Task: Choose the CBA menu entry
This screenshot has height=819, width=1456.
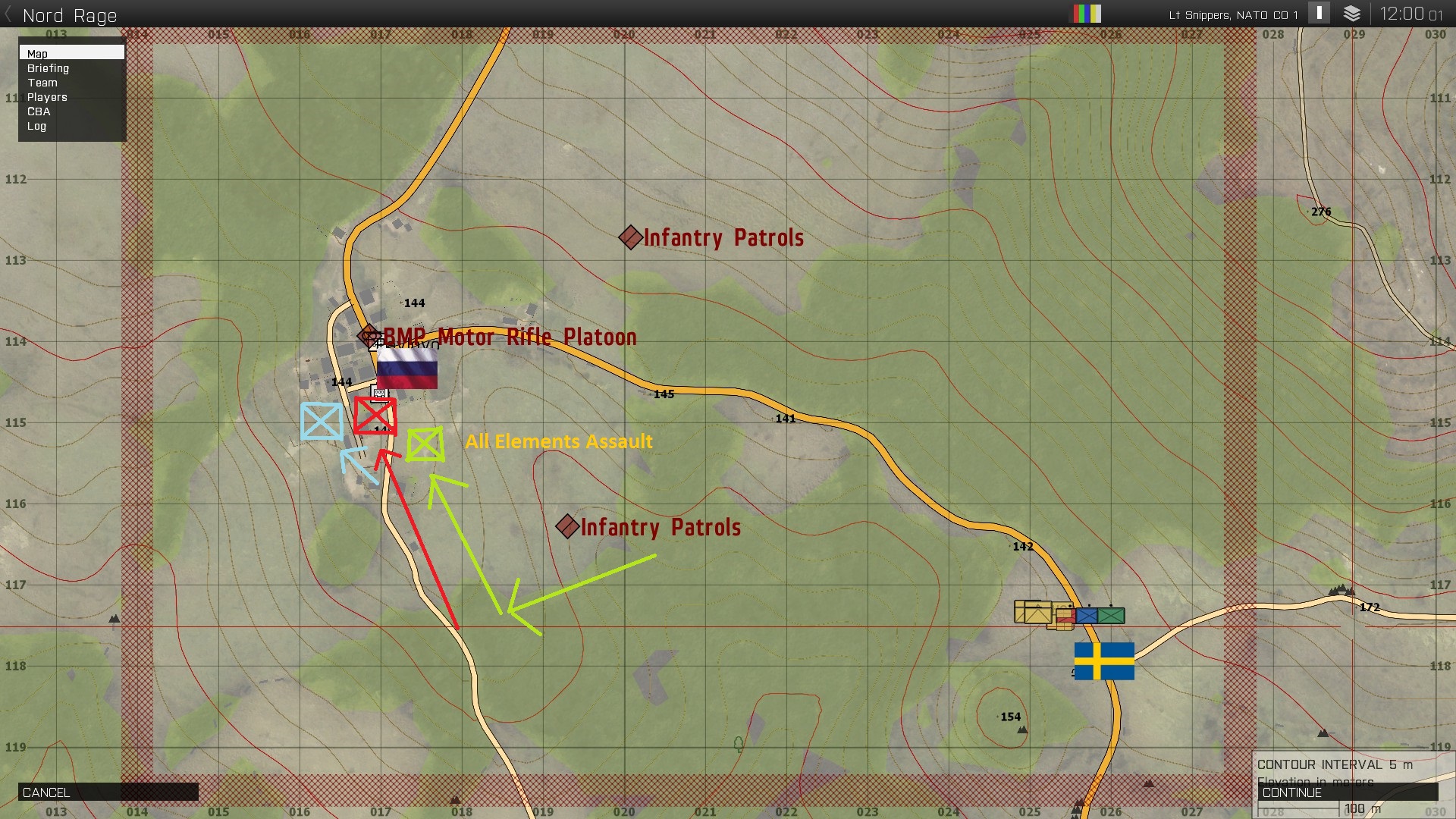Action: 39,111
